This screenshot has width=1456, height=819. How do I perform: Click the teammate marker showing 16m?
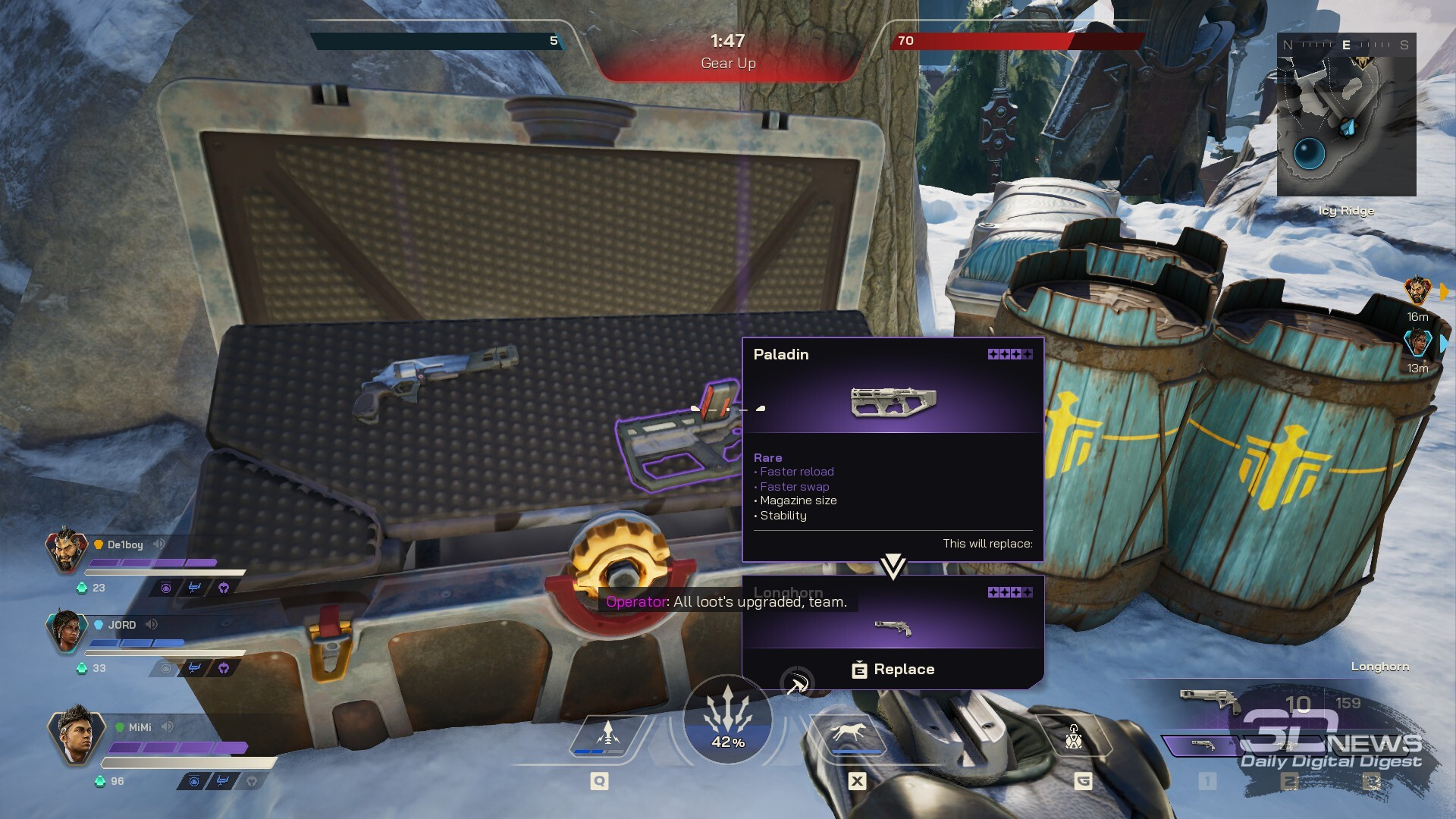(1417, 291)
